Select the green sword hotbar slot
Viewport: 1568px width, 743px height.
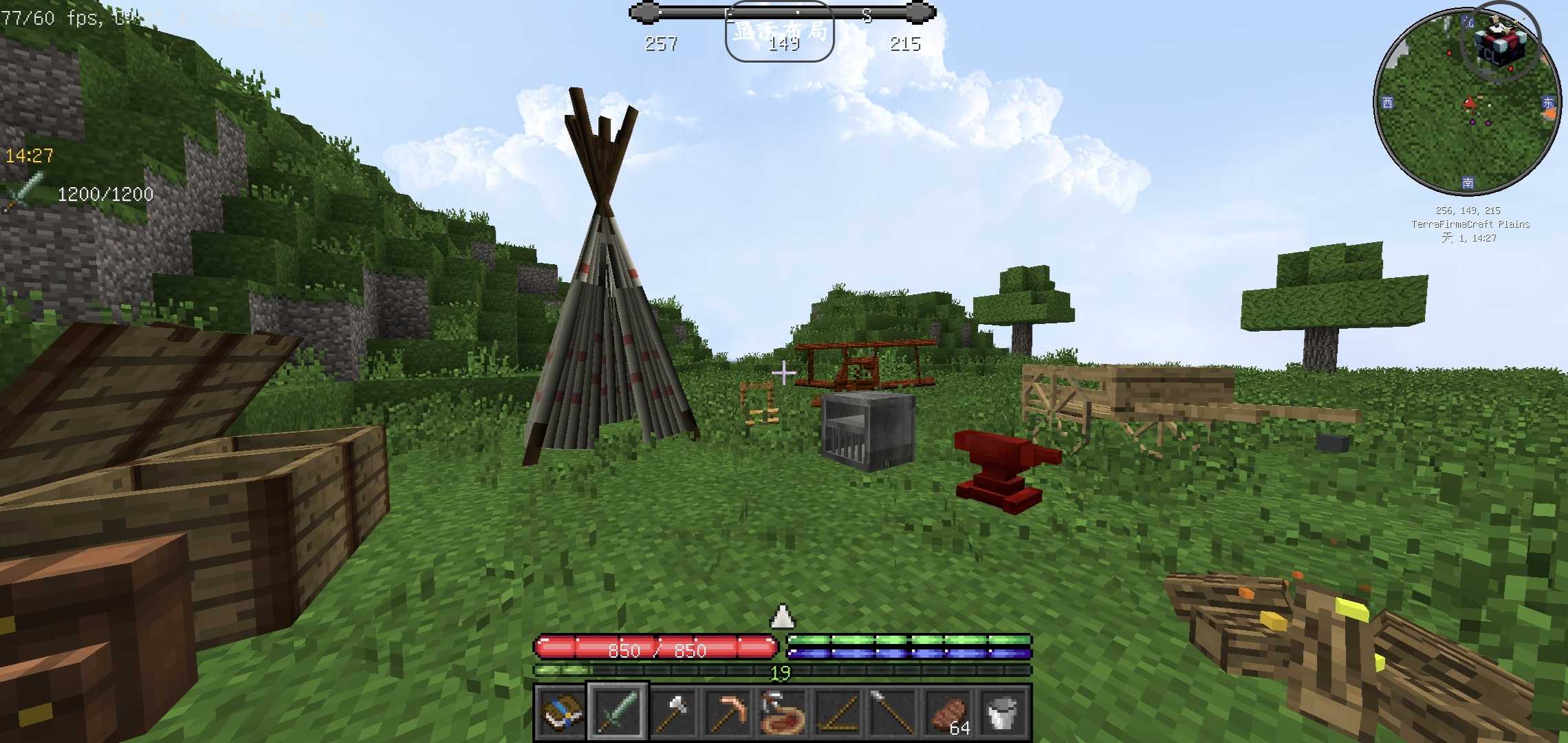[x=617, y=713]
